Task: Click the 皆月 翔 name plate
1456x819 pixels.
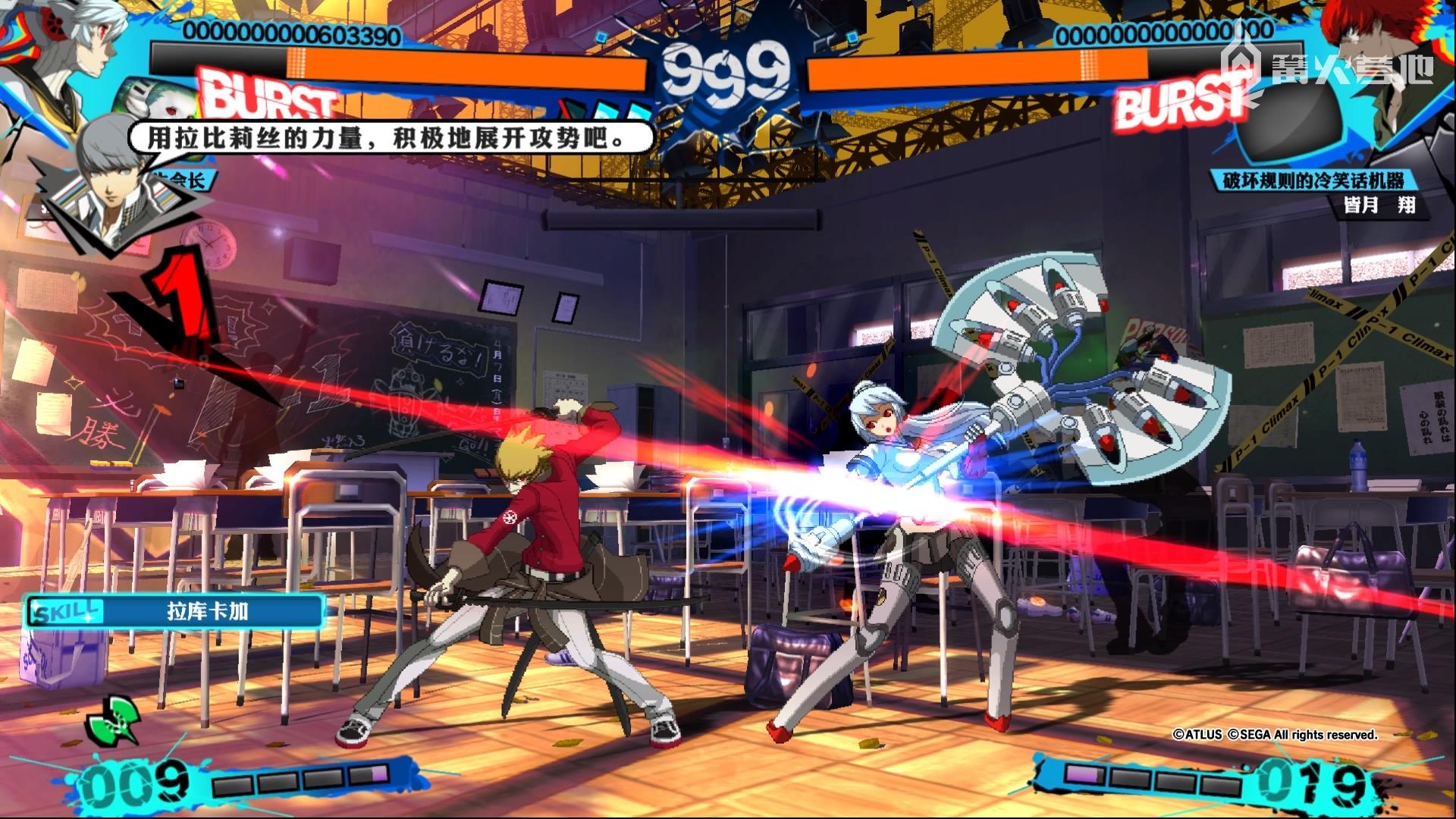Action: point(1379,206)
